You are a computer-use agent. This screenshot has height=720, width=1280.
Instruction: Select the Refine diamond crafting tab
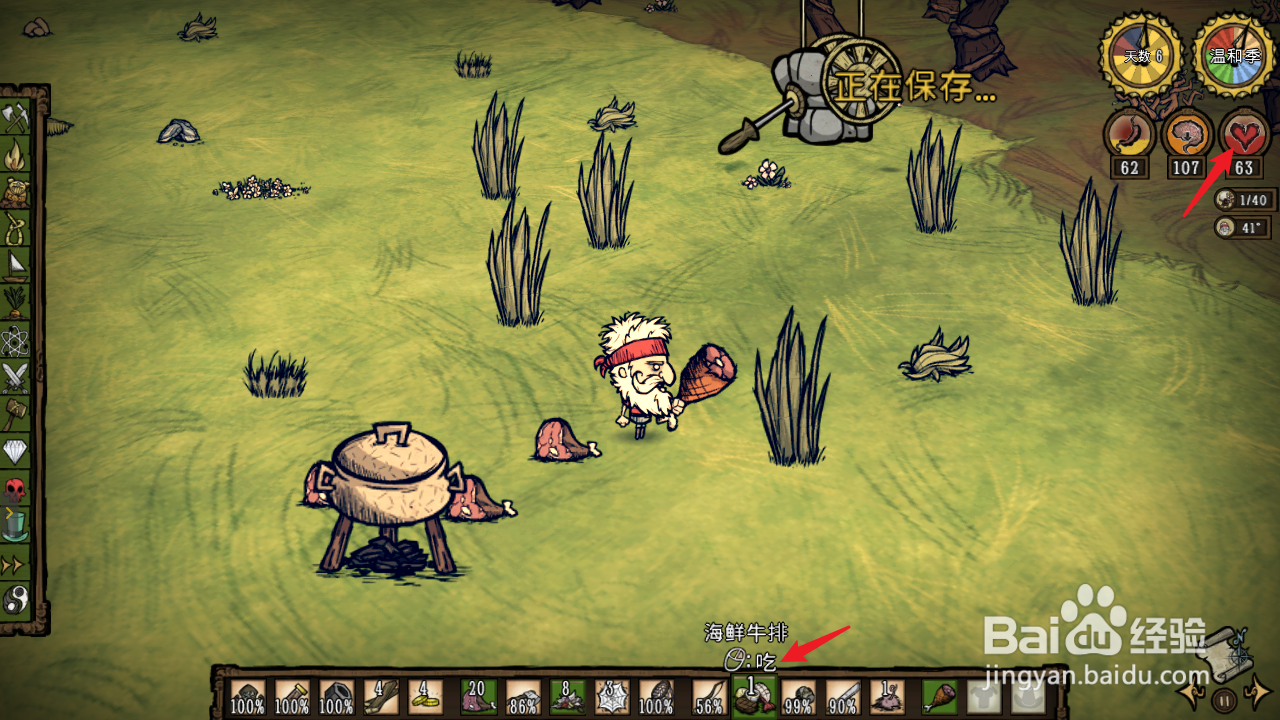[16, 452]
